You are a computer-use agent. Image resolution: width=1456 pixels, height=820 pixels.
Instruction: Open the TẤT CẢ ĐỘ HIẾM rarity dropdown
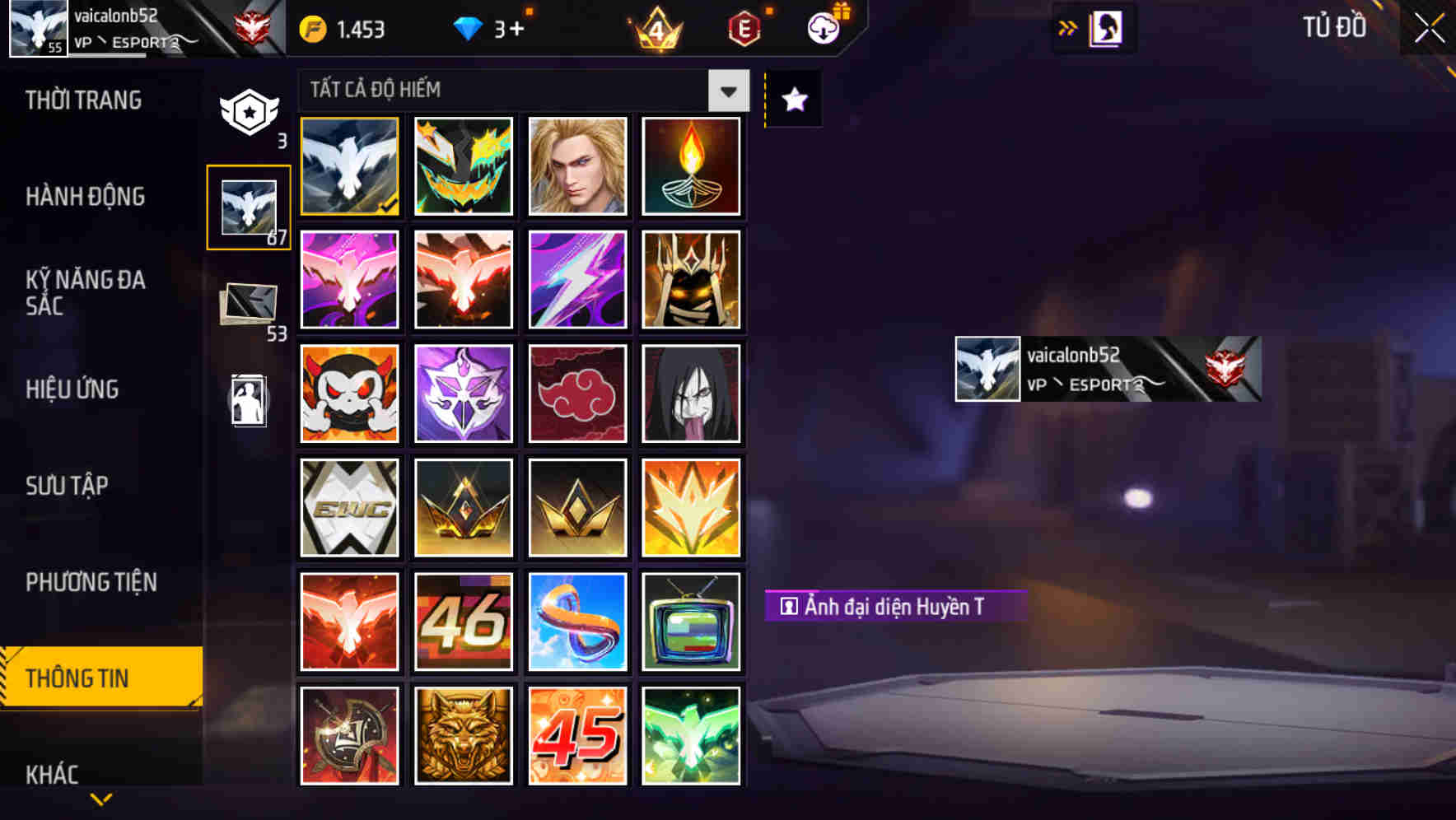[x=511, y=90]
